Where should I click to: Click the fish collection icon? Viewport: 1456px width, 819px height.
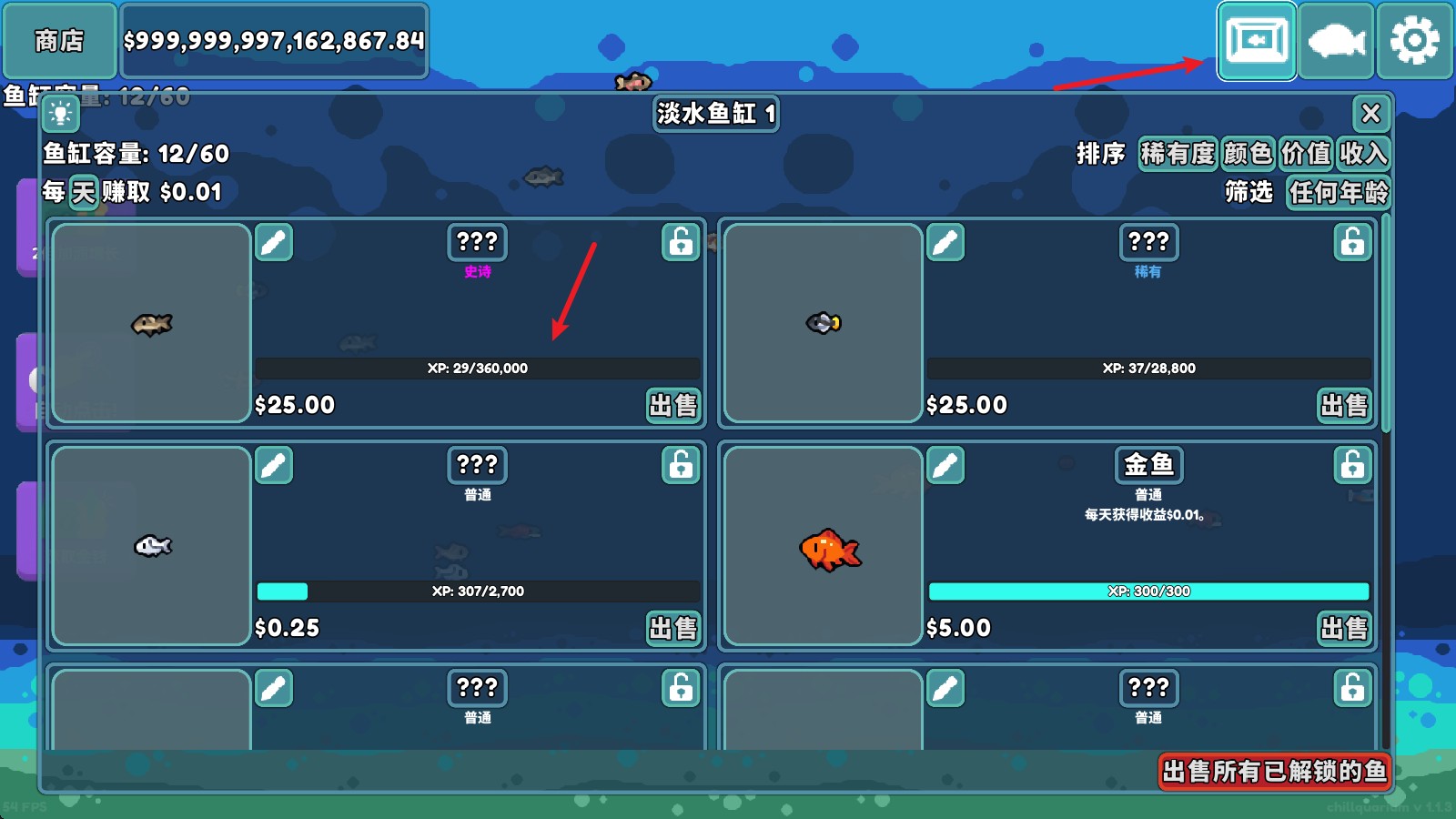point(1336,41)
